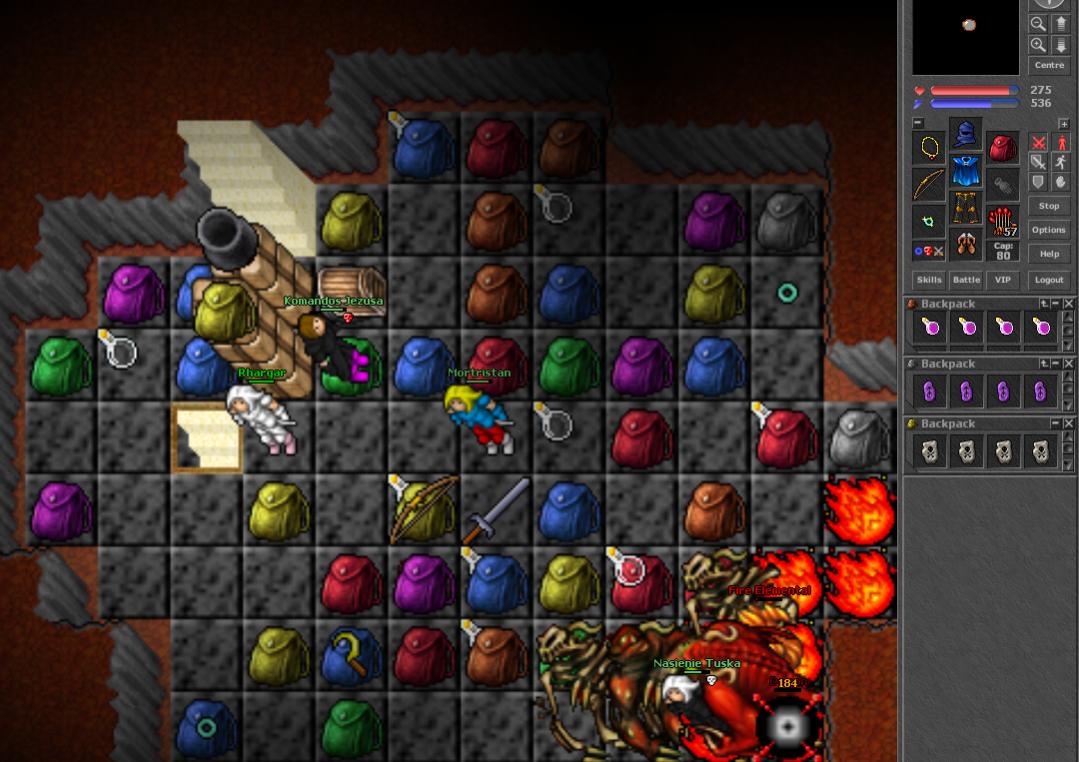Open the Skills window
The image size is (1079, 762).
(x=928, y=280)
